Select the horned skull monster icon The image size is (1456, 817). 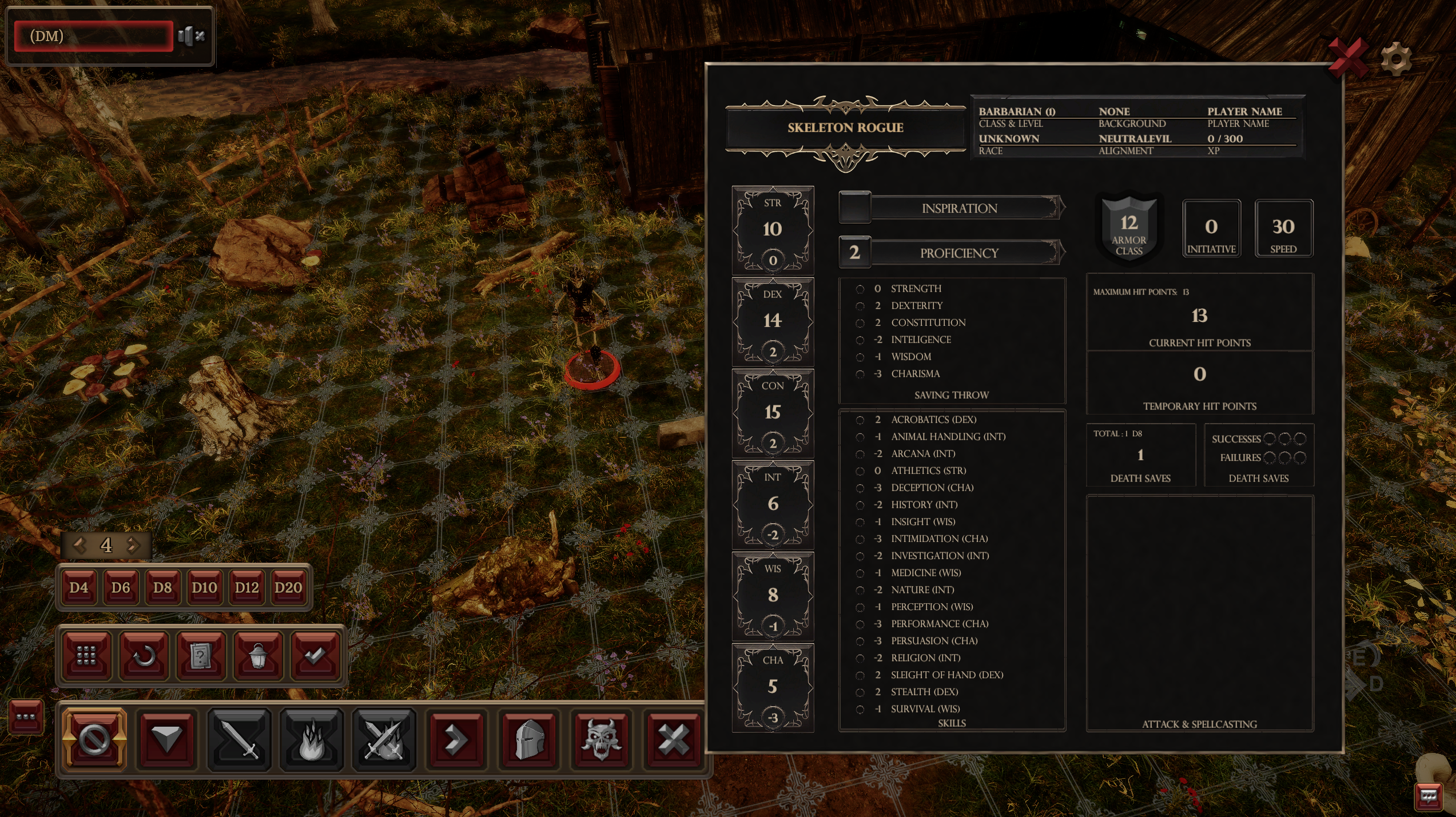[x=602, y=740]
